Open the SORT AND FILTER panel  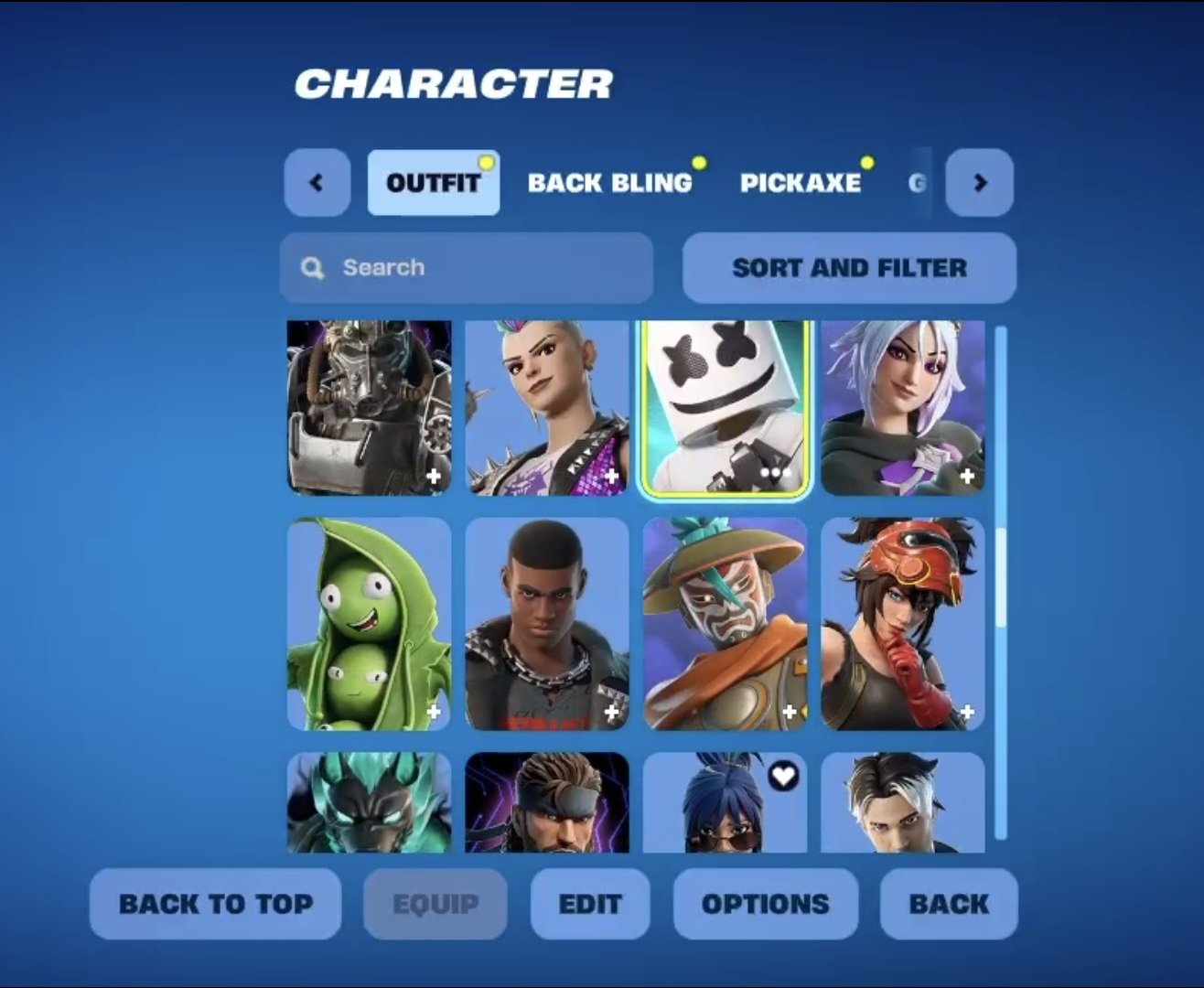(848, 267)
